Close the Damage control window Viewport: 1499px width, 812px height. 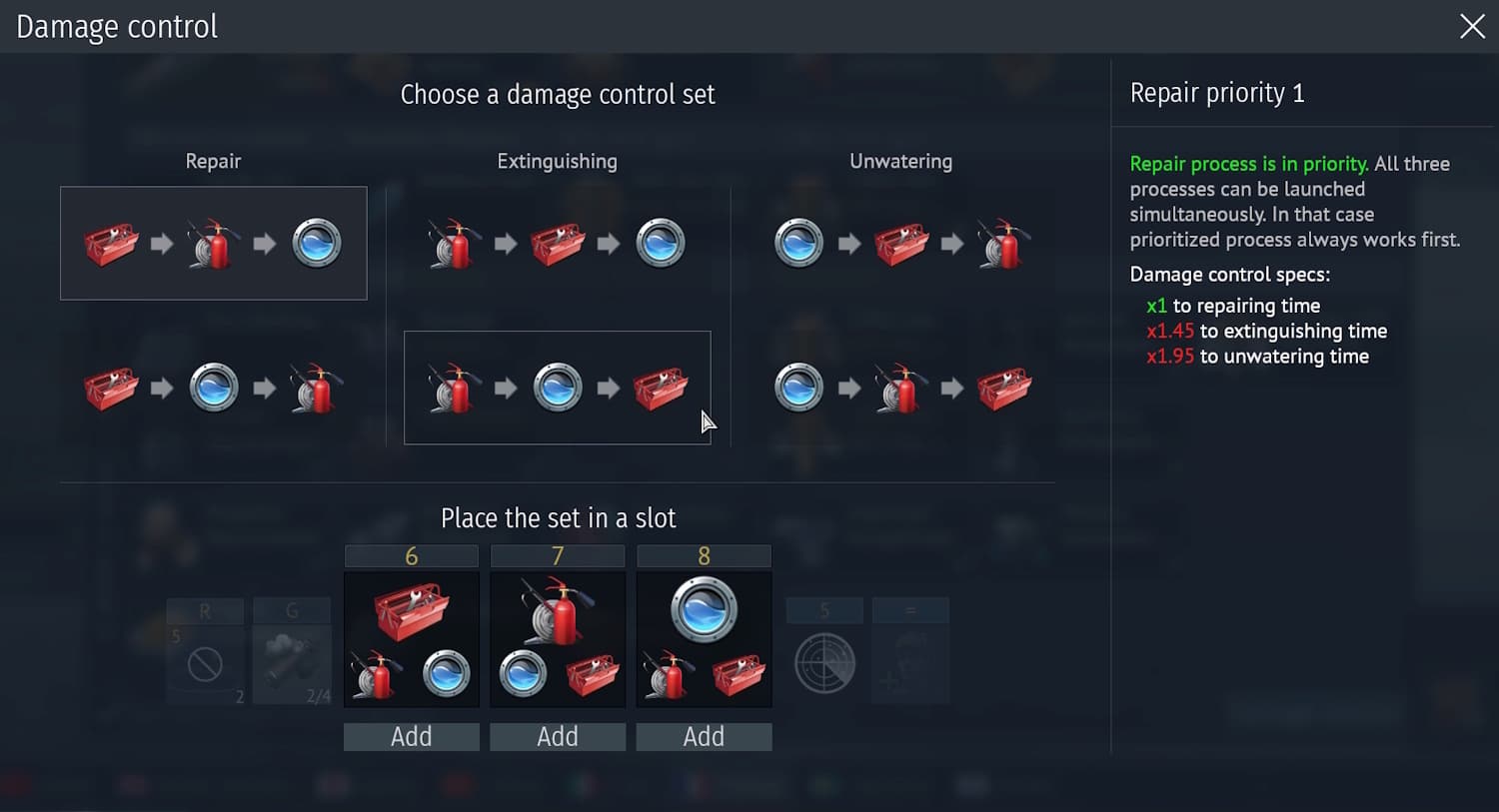click(1472, 27)
